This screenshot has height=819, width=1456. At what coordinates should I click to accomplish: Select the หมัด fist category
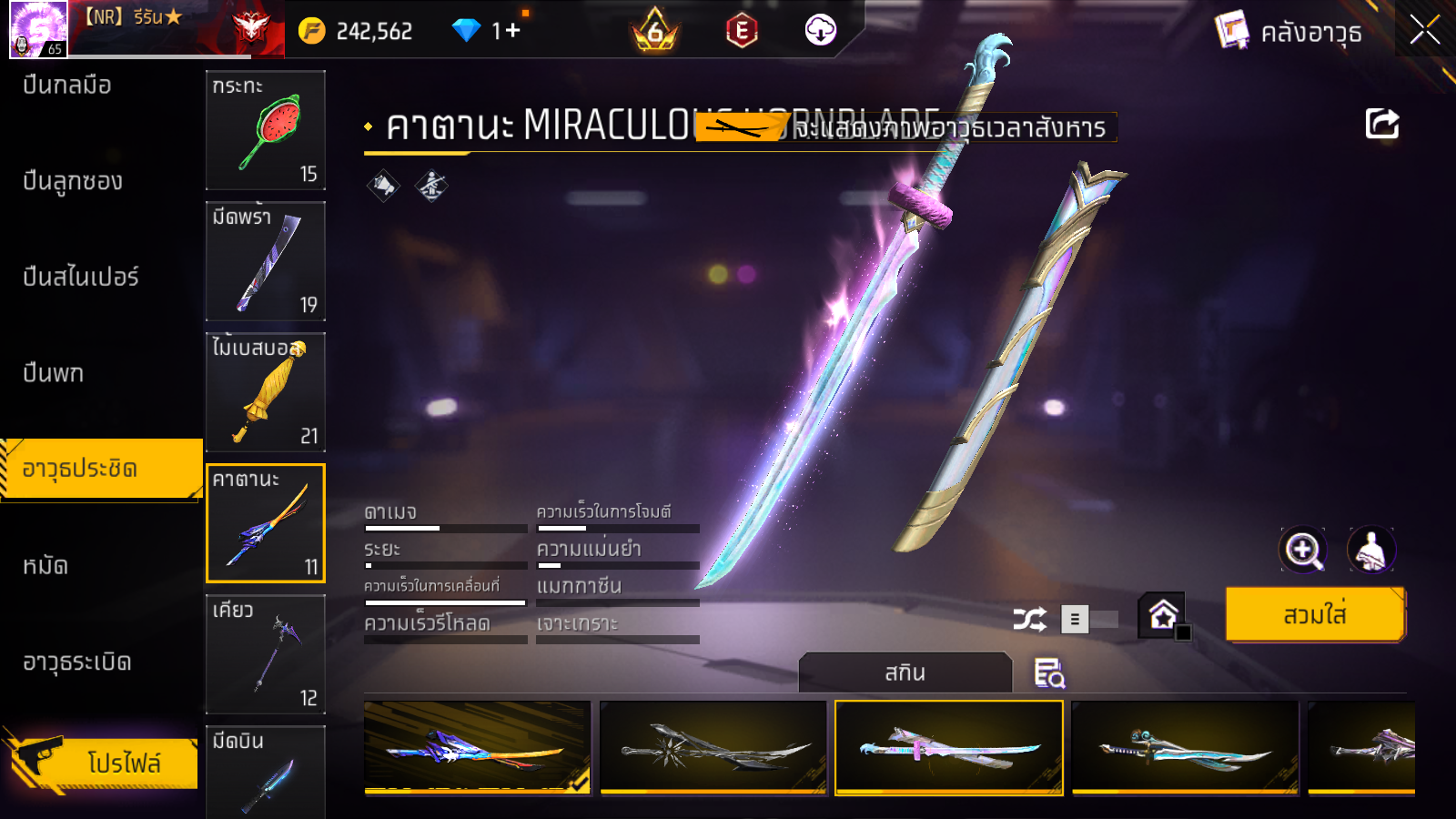point(45,566)
